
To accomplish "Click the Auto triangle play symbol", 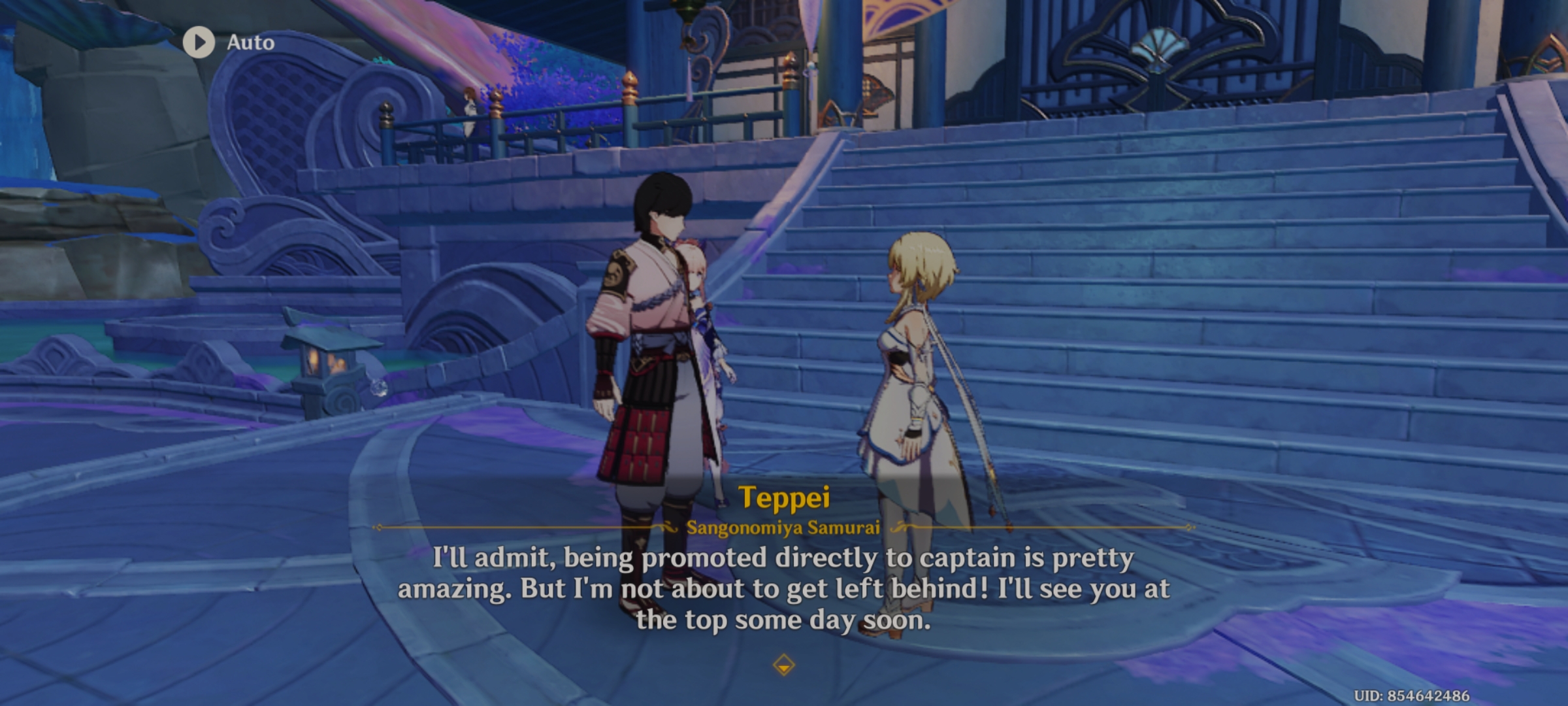I will tap(199, 42).
